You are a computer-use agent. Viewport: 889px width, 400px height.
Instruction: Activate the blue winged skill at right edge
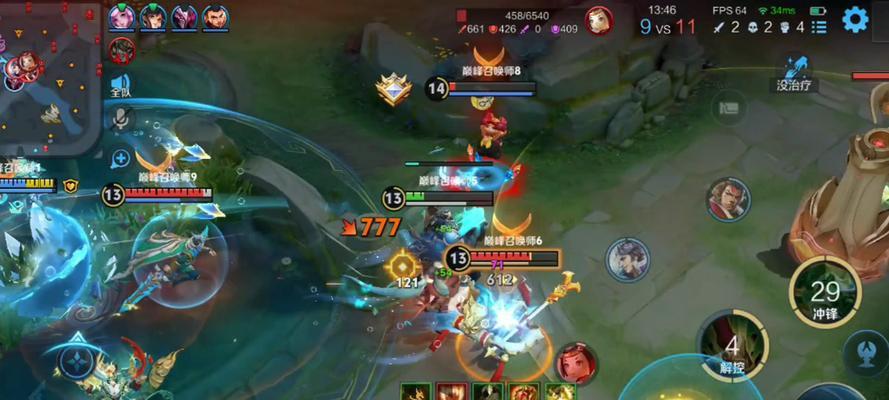tap(865, 353)
